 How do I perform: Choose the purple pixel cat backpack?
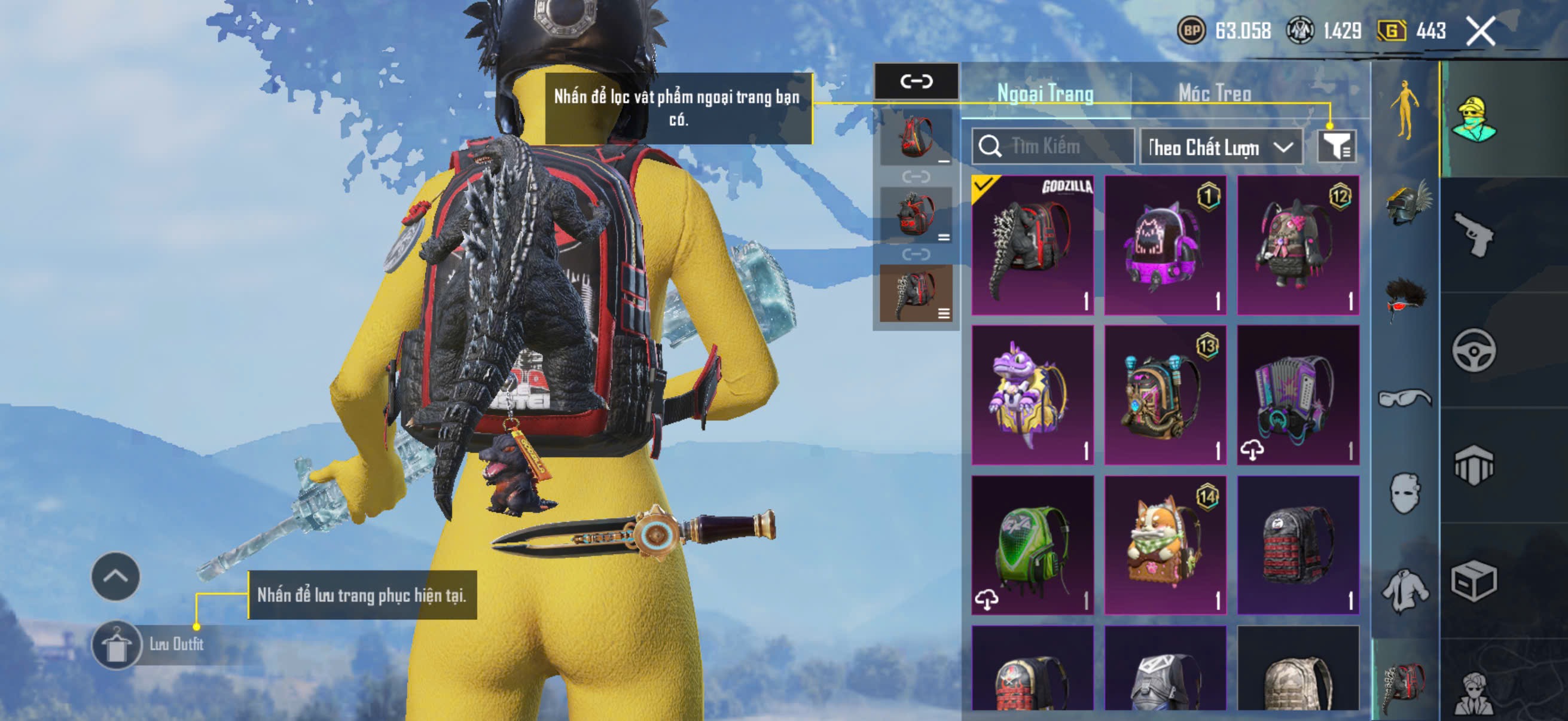(1165, 245)
